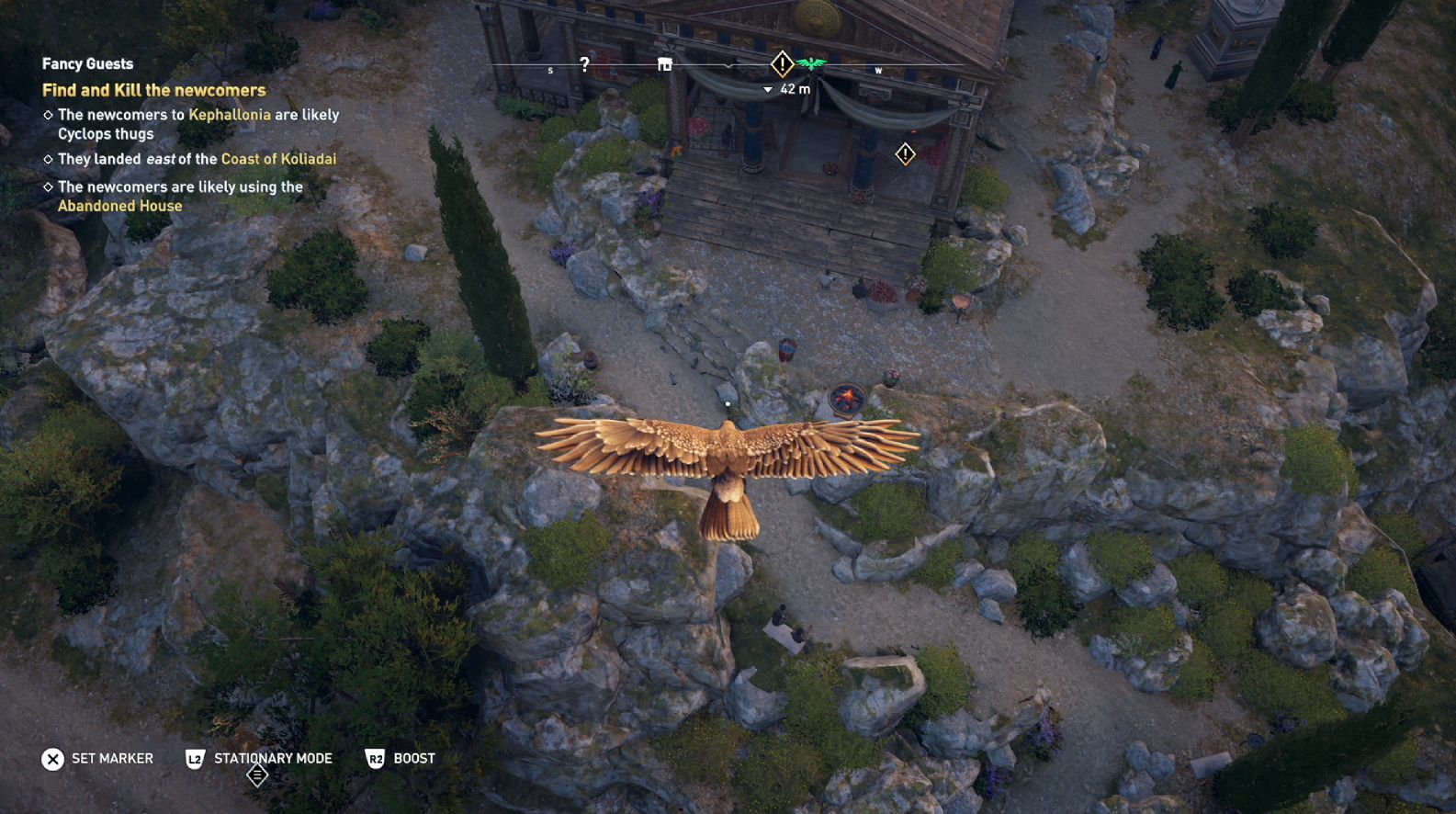This screenshot has height=814, width=1456.
Task: Select the quest diamond marker on the compass
Action: click(x=782, y=64)
